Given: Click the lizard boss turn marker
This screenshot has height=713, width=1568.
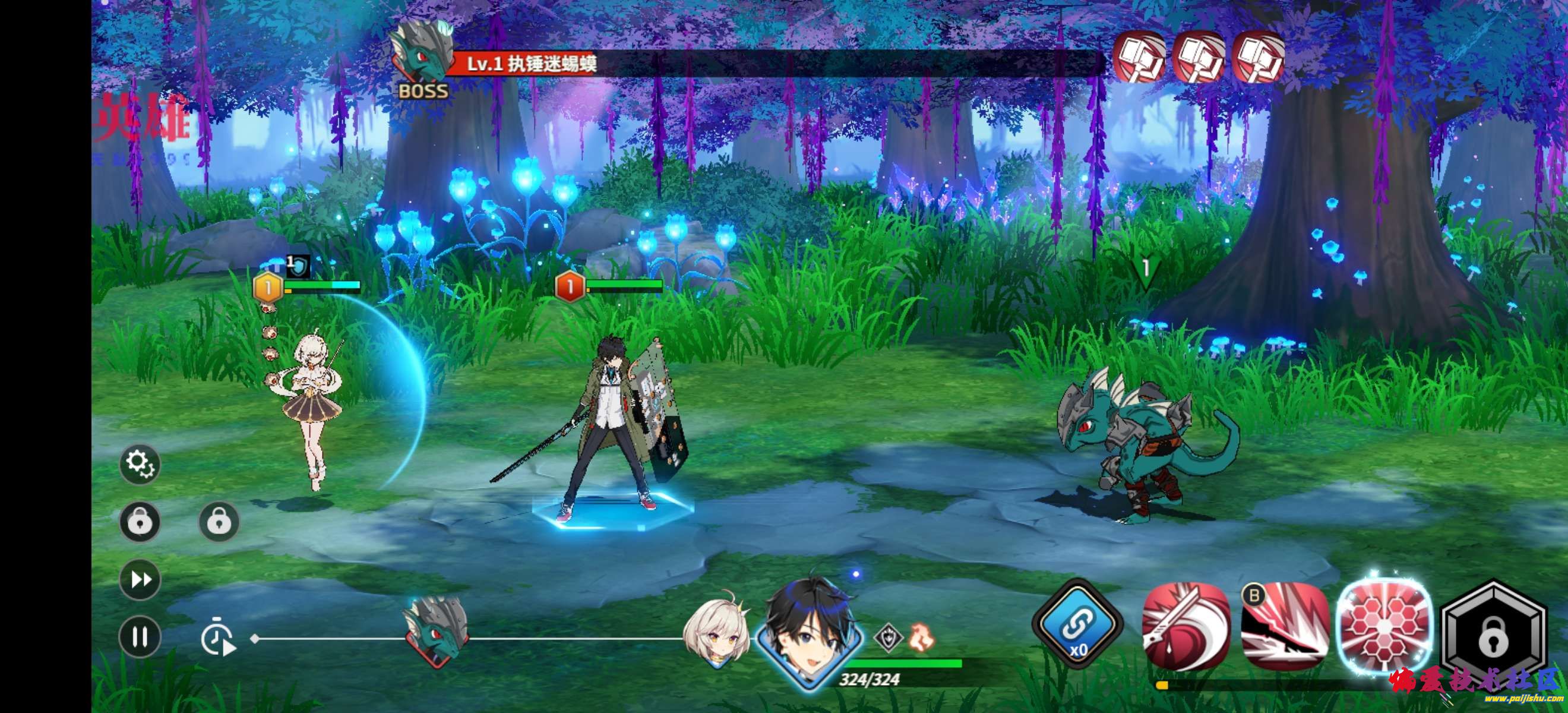Looking at the screenshot, I should [x=437, y=630].
